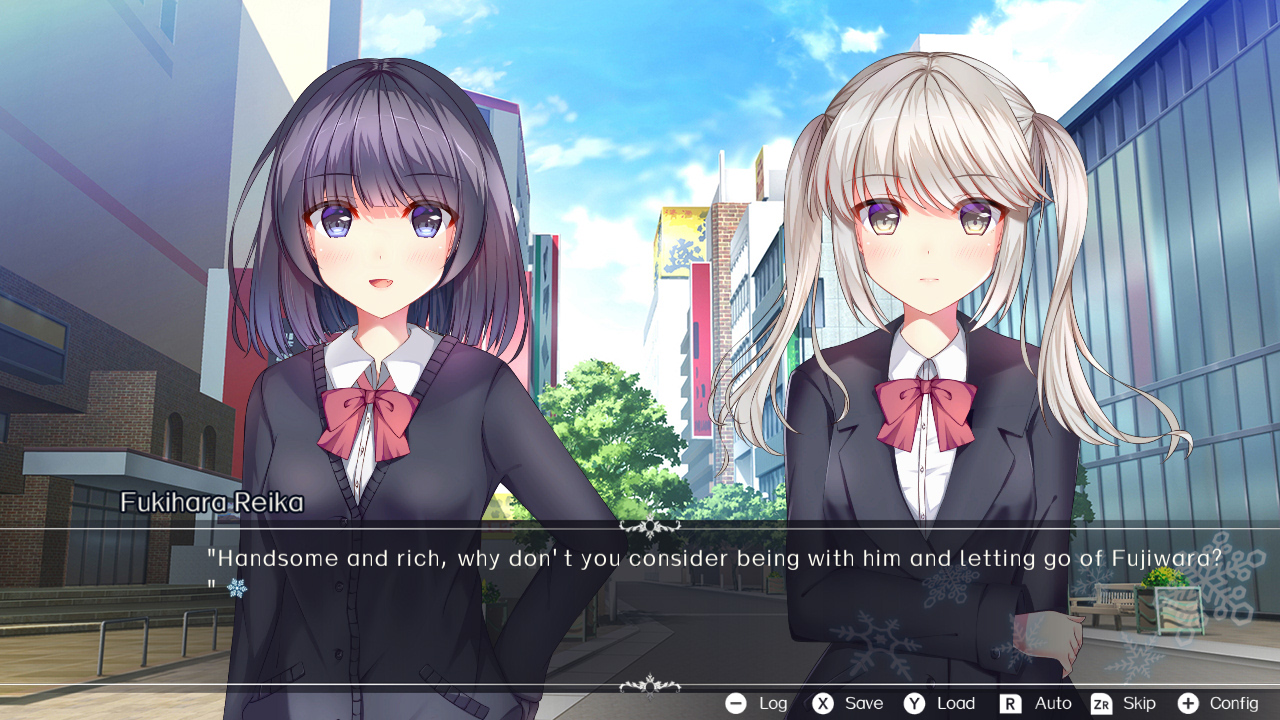Enable Auto text advance mode
This screenshot has width=1280, height=720.
pos(1052,703)
